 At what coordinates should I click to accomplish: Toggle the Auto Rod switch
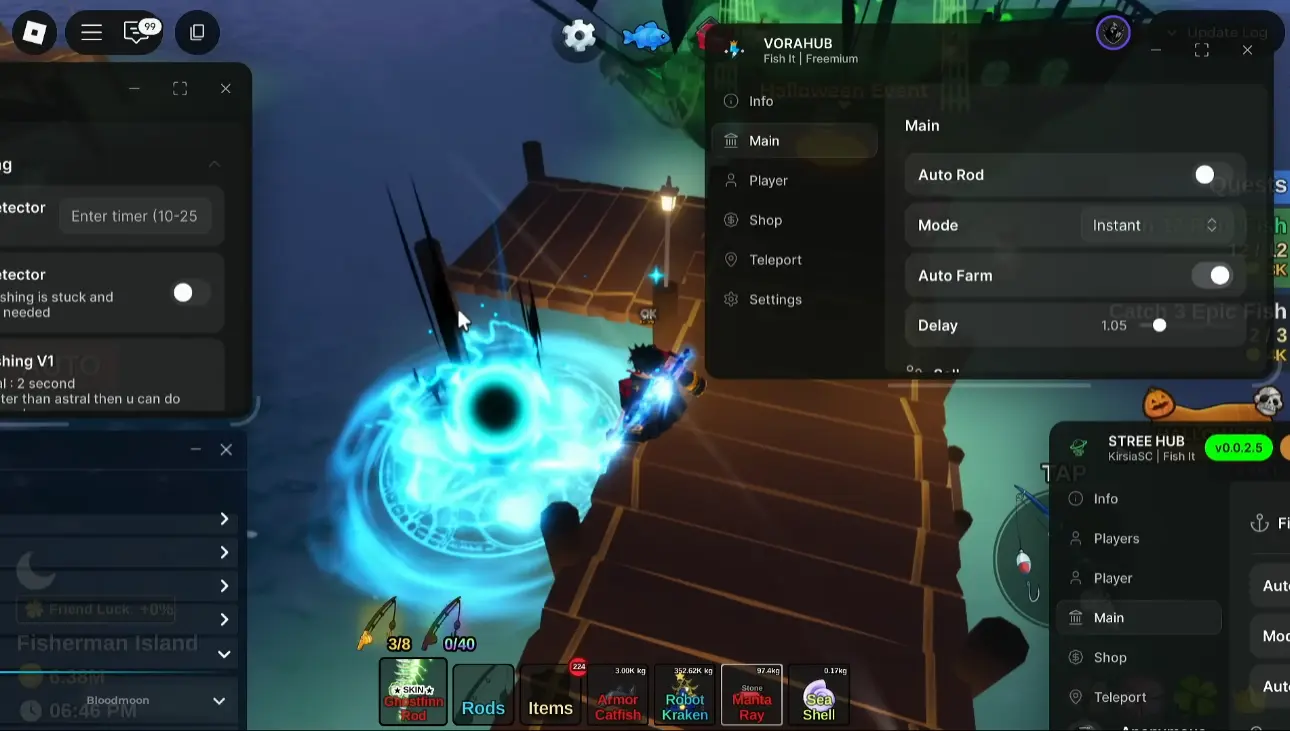click(1213, 175)
